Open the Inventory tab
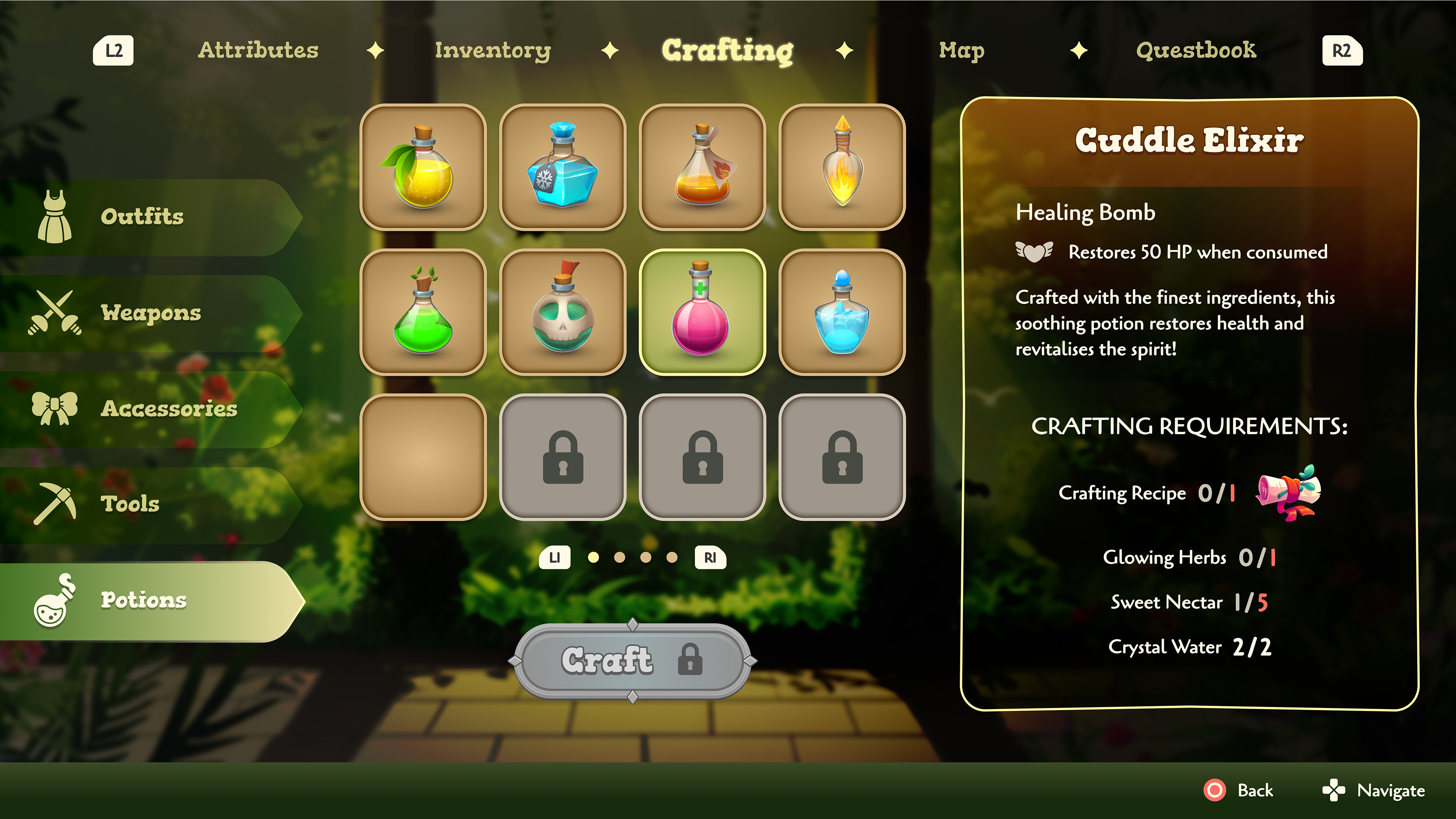1456x819 pixels. [x=492, y=50]
